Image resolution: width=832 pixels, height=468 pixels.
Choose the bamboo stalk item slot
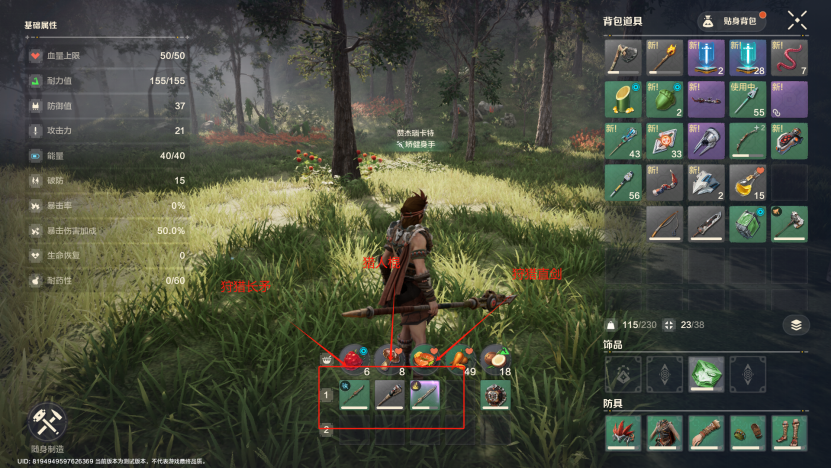click(x=622, y=100)
